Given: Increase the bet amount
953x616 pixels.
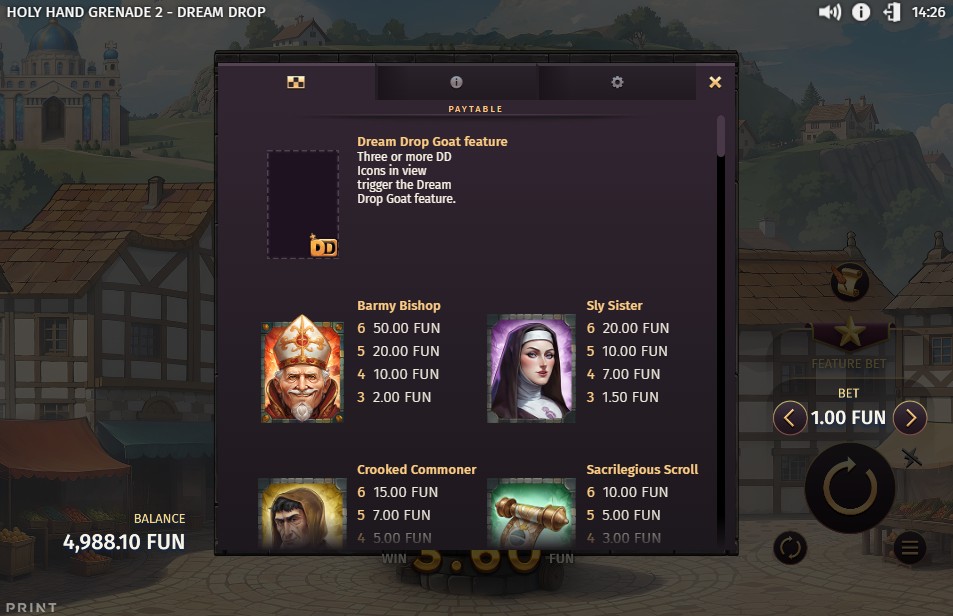Looking at the screenshot, I should (909, 417).
